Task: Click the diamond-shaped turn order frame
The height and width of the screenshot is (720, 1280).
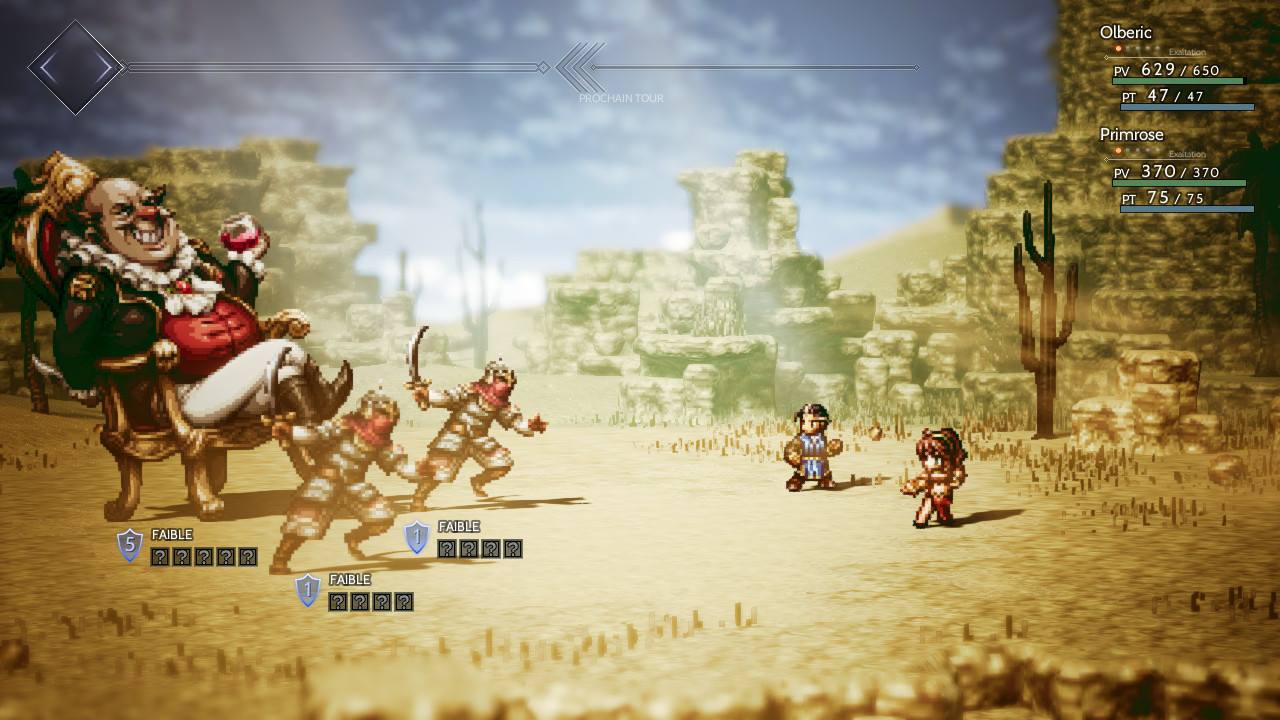Action: tap(75, 68)
